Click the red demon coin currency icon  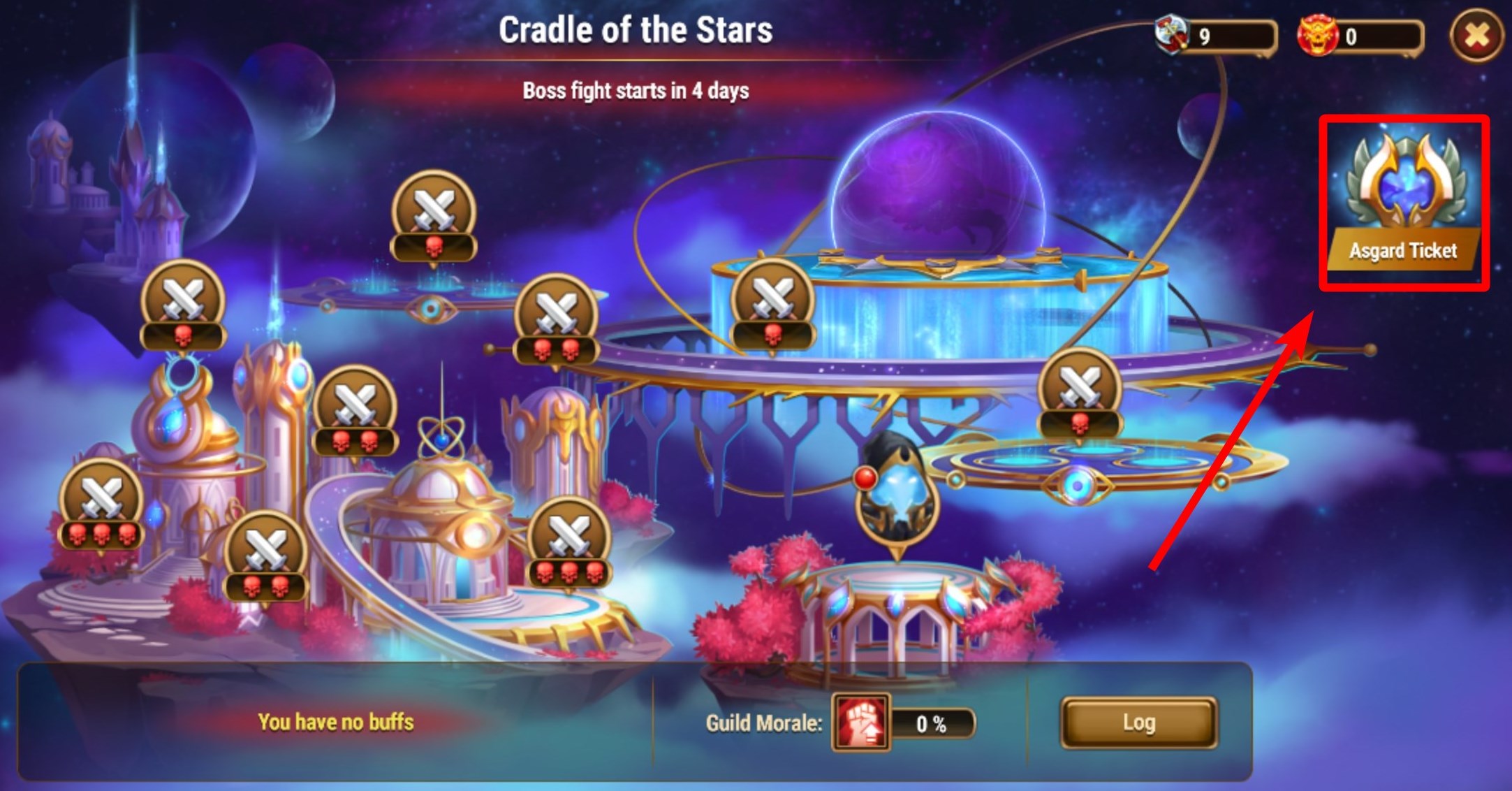(1317, 35)
